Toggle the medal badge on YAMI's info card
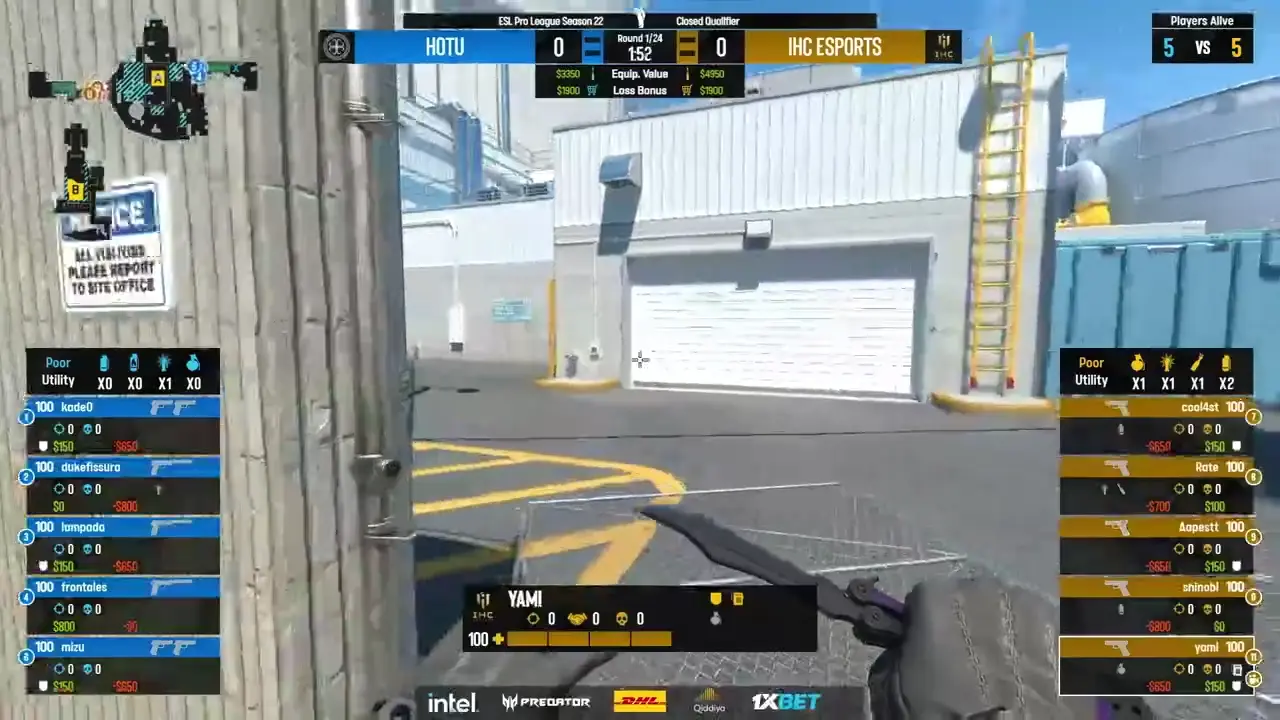 pyautogui.click(x=716, y=597)
